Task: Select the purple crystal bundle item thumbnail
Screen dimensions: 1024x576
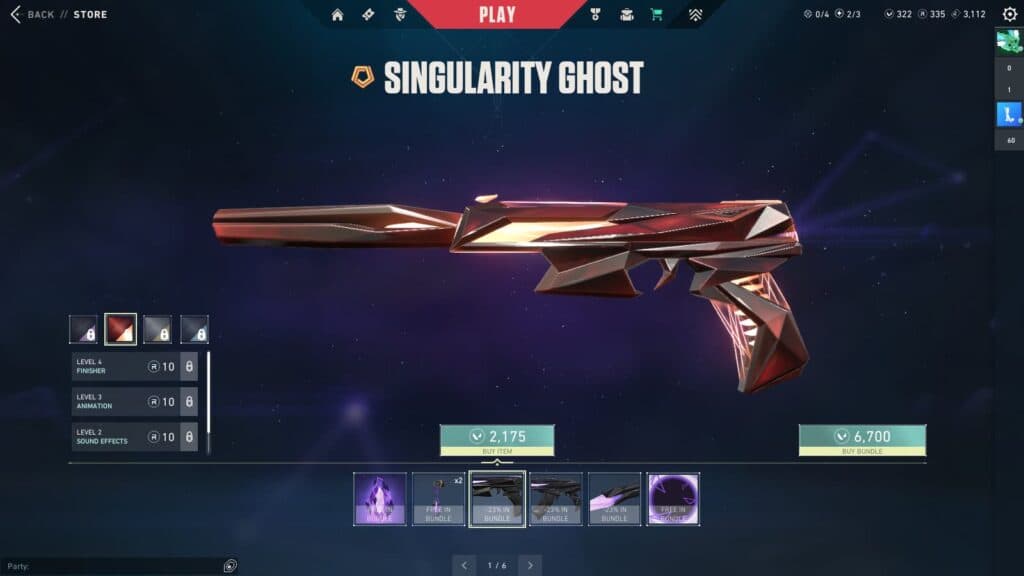Action: click(380, 498)
